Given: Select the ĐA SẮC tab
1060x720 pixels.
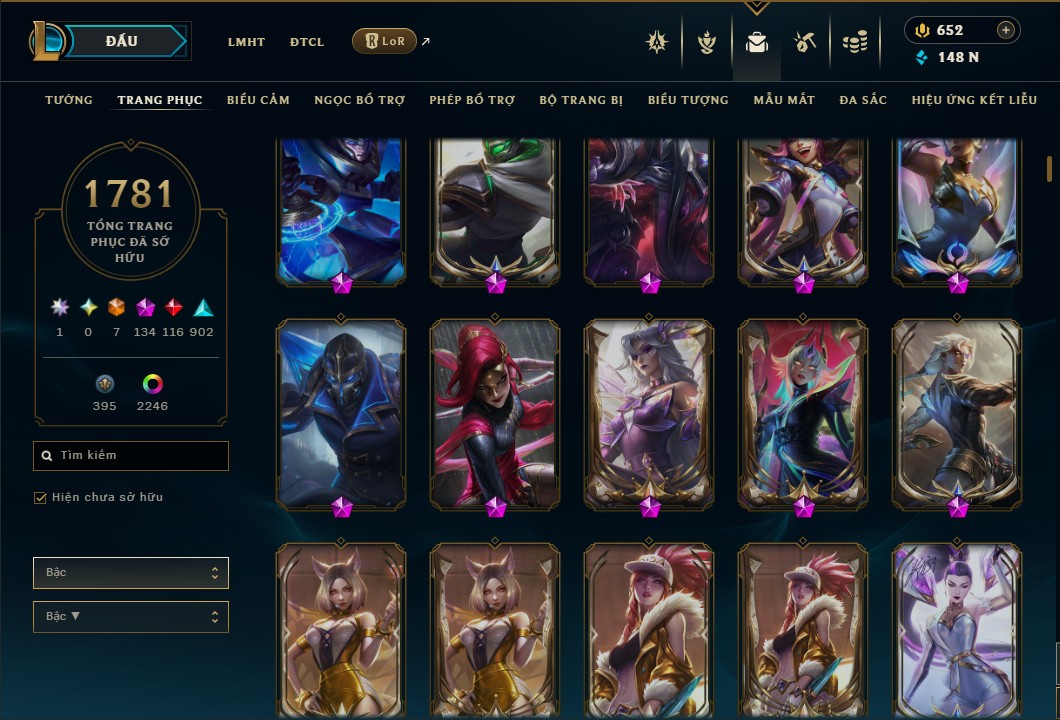Looking at the screenshot, I should (863, 100).
